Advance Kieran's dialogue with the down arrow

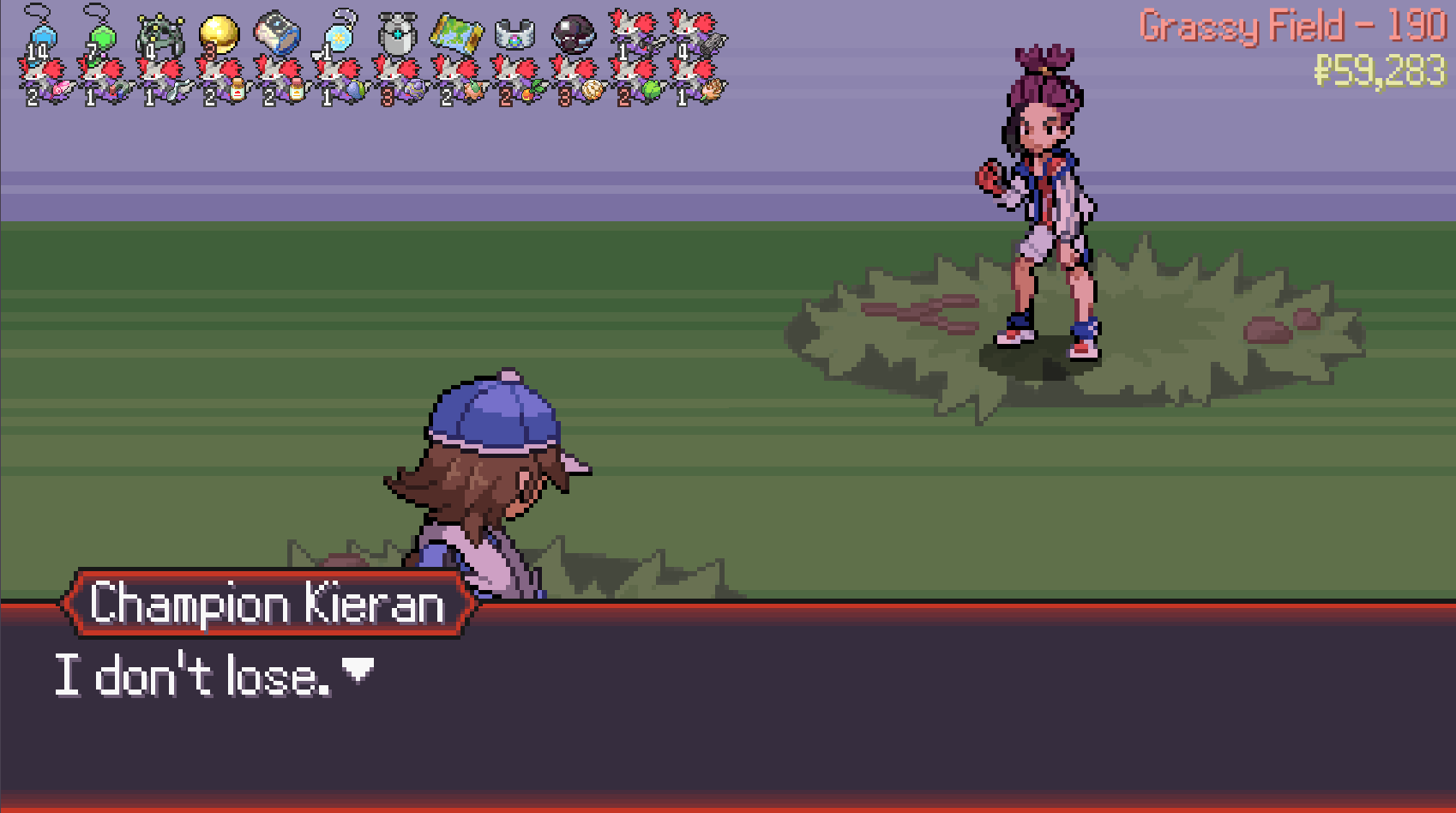358,670
